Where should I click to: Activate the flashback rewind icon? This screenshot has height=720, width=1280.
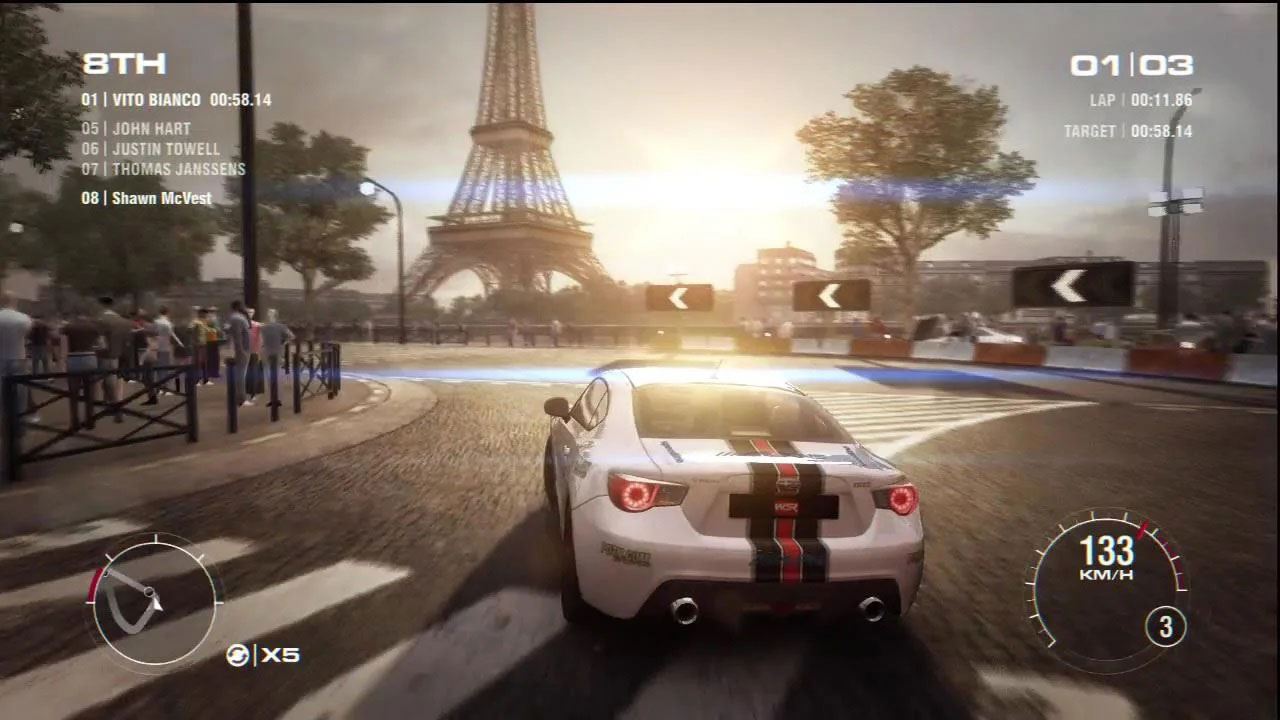238,655
